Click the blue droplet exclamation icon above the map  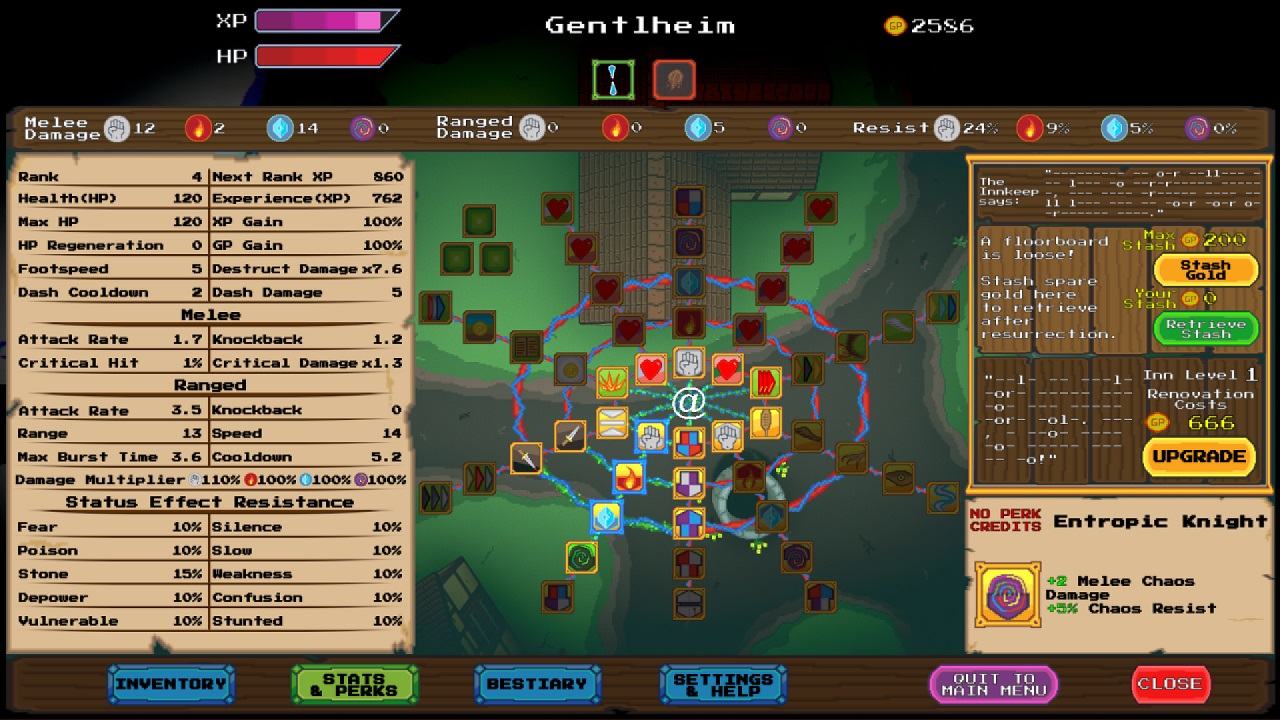point(613,79)
